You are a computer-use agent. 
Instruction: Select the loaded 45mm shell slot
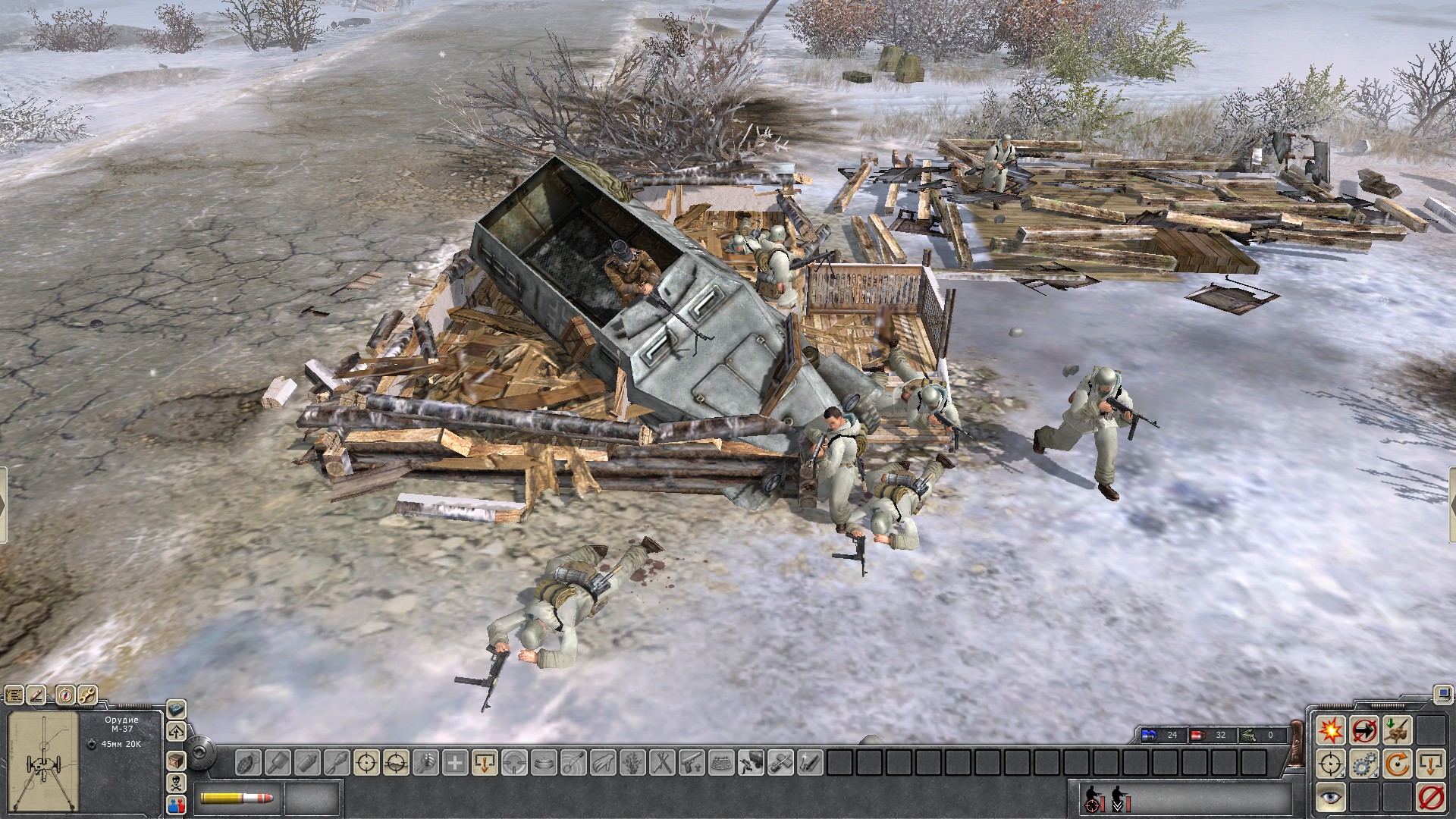coord(235,800)
